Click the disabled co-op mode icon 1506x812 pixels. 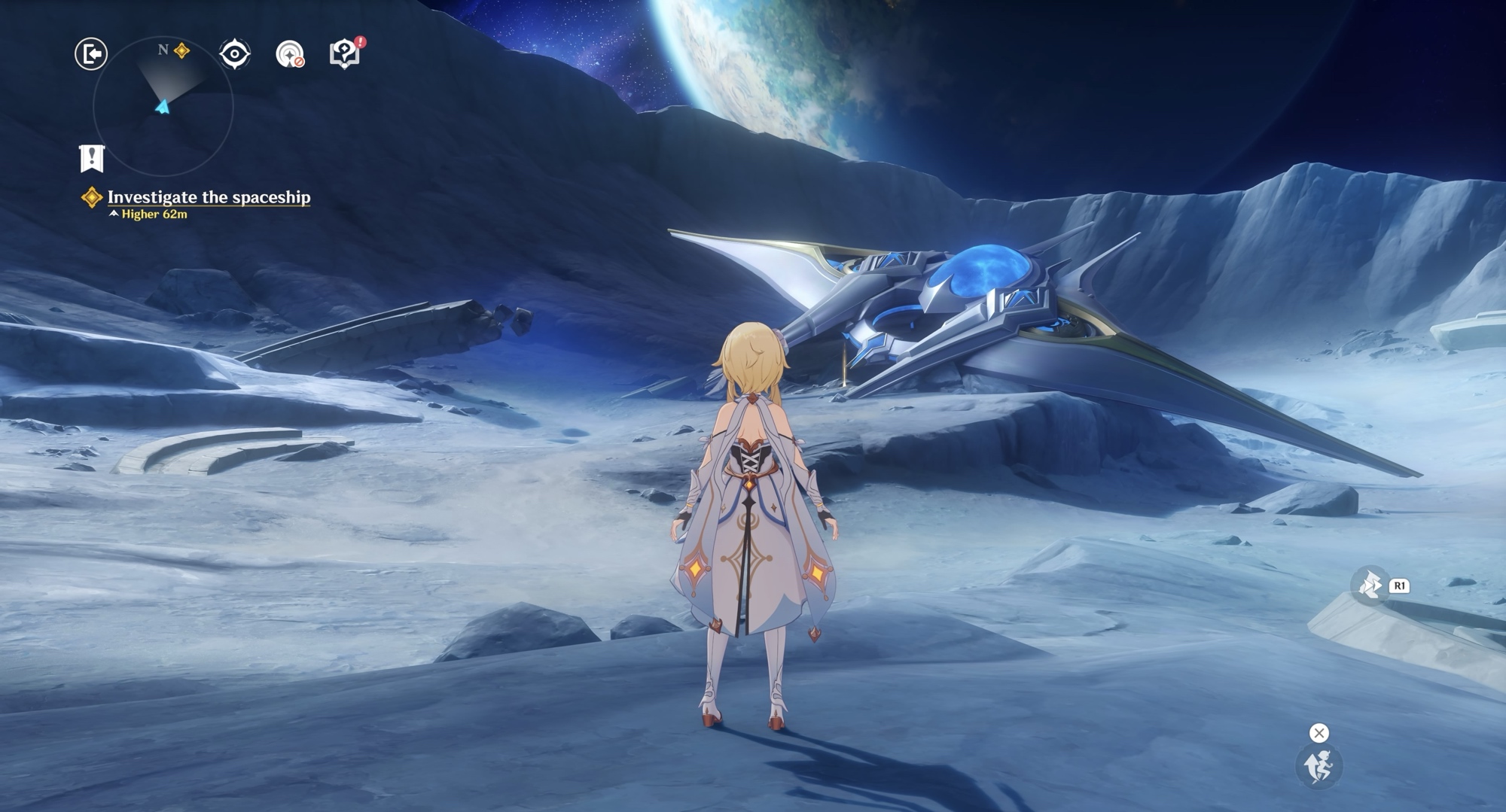click(x=290, y=54)
